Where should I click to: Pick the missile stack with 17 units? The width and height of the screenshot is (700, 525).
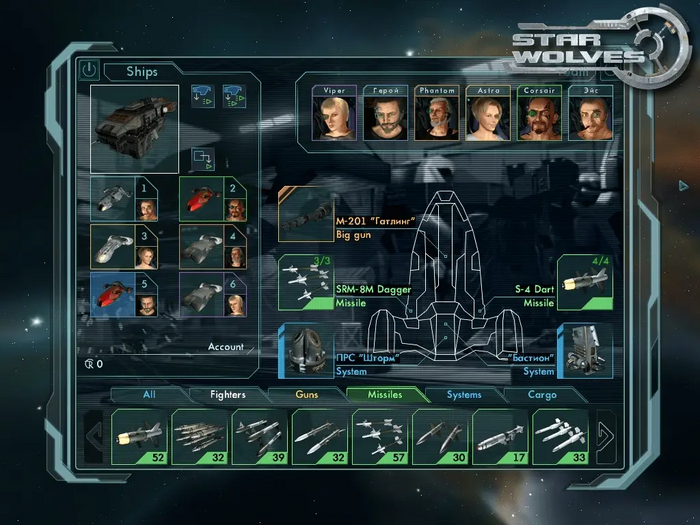coord(499,437)
